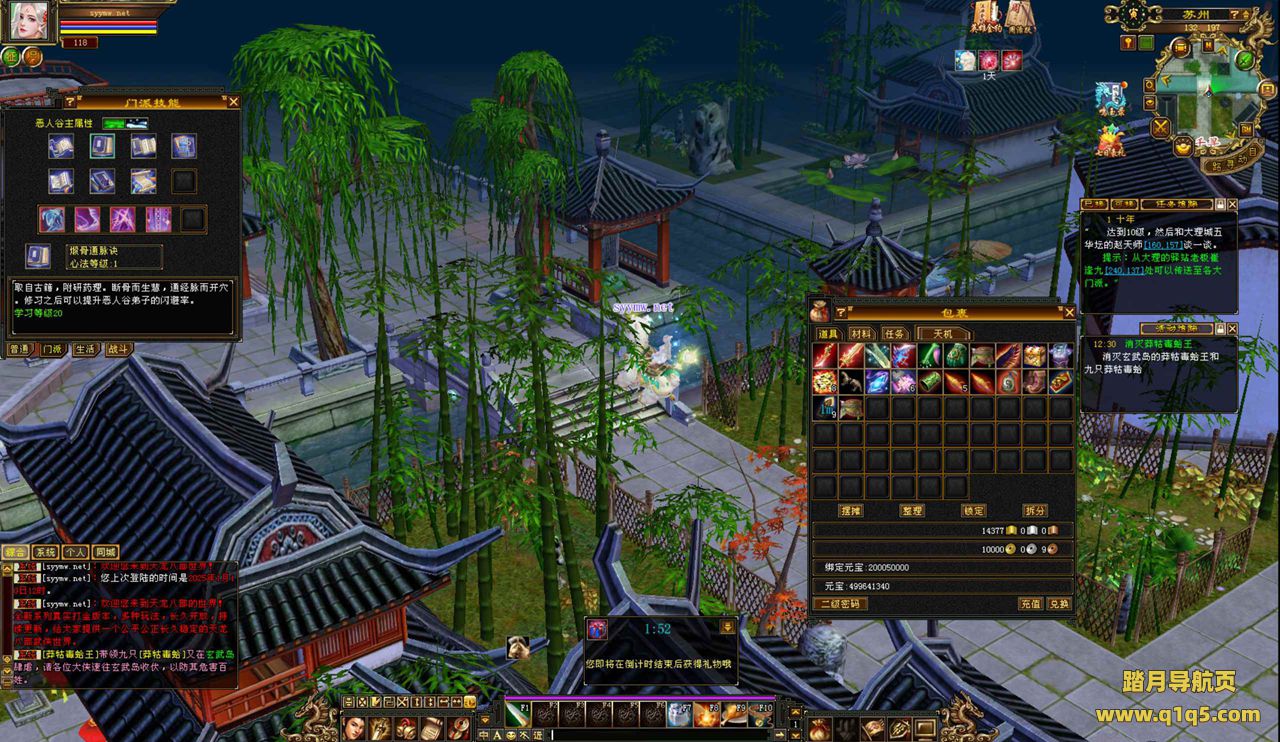Open the 充值 recharge button
1280x742 pixels.
tap(1030, 604)
